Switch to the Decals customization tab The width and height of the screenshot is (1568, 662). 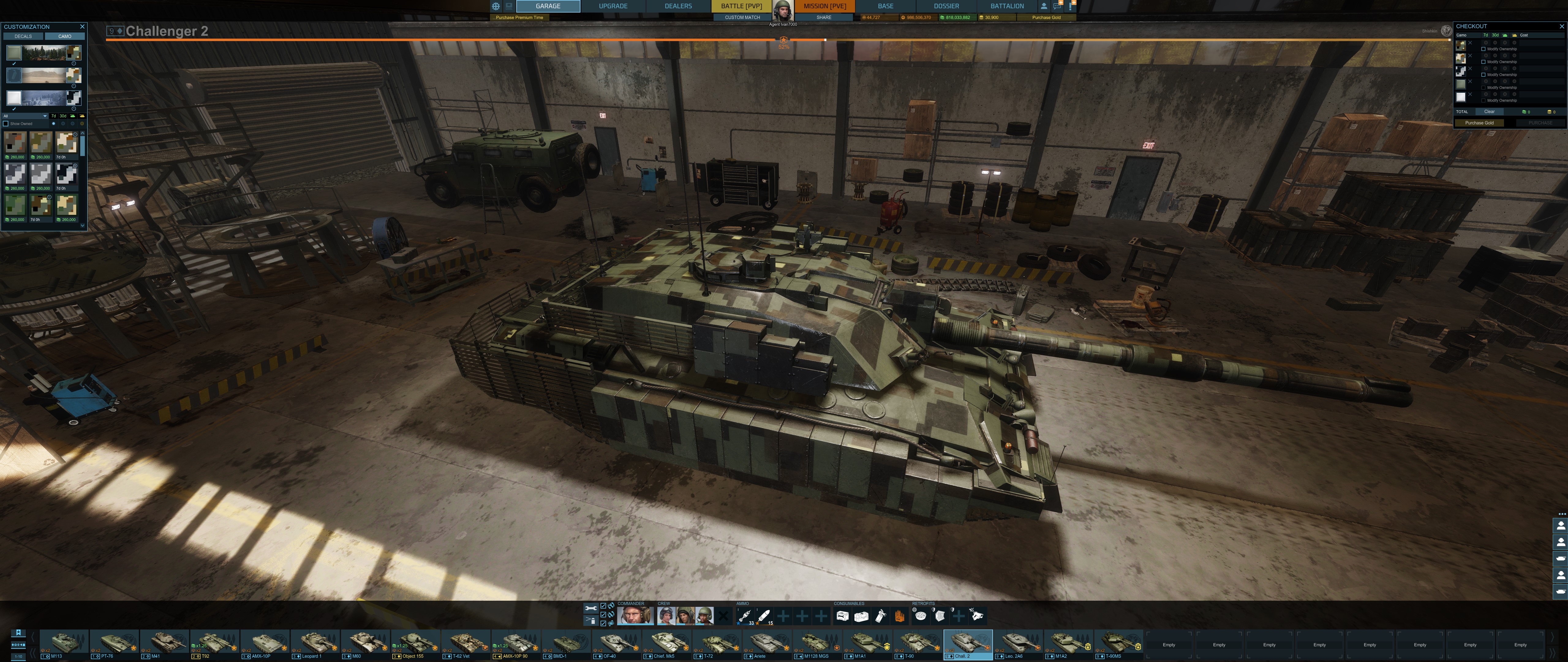click(x=23, y=36)
